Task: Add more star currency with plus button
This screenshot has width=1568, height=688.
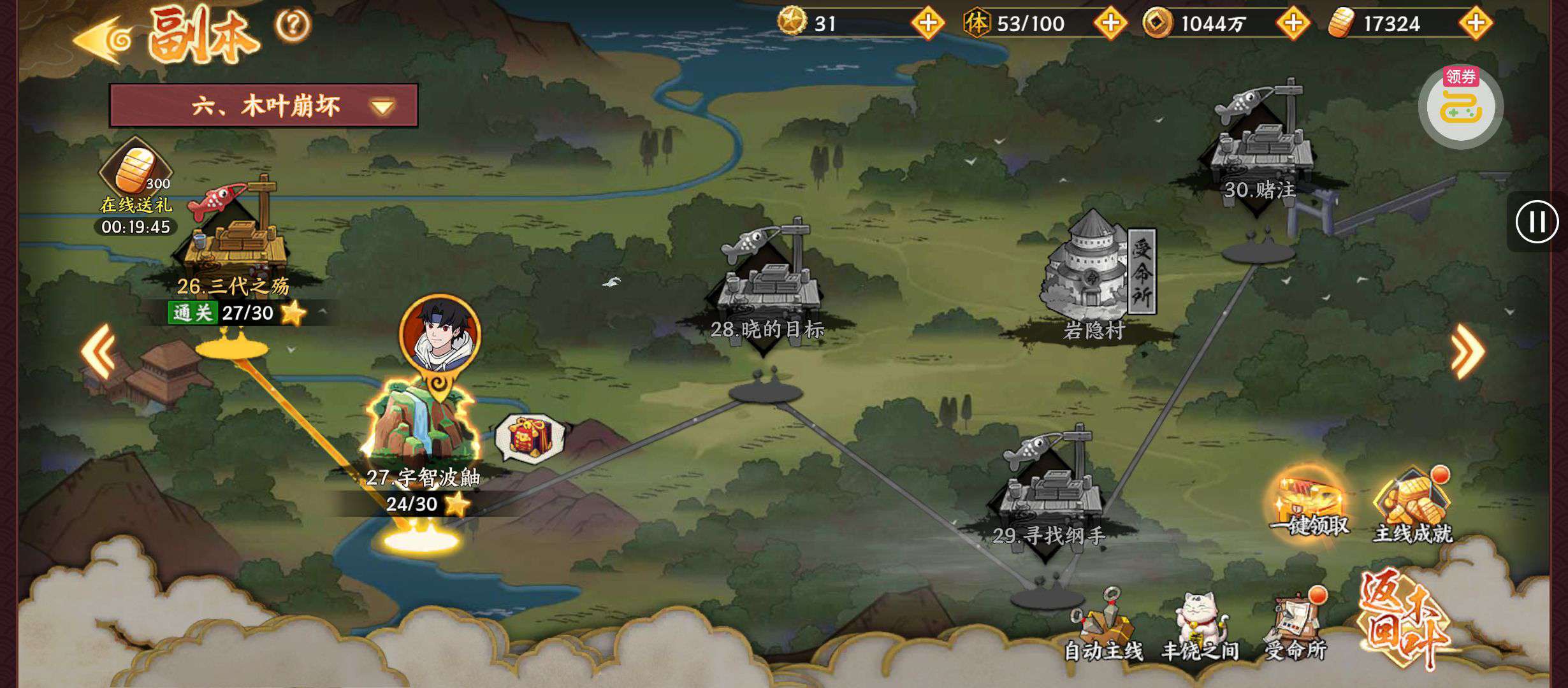Action: pos(927,24)
